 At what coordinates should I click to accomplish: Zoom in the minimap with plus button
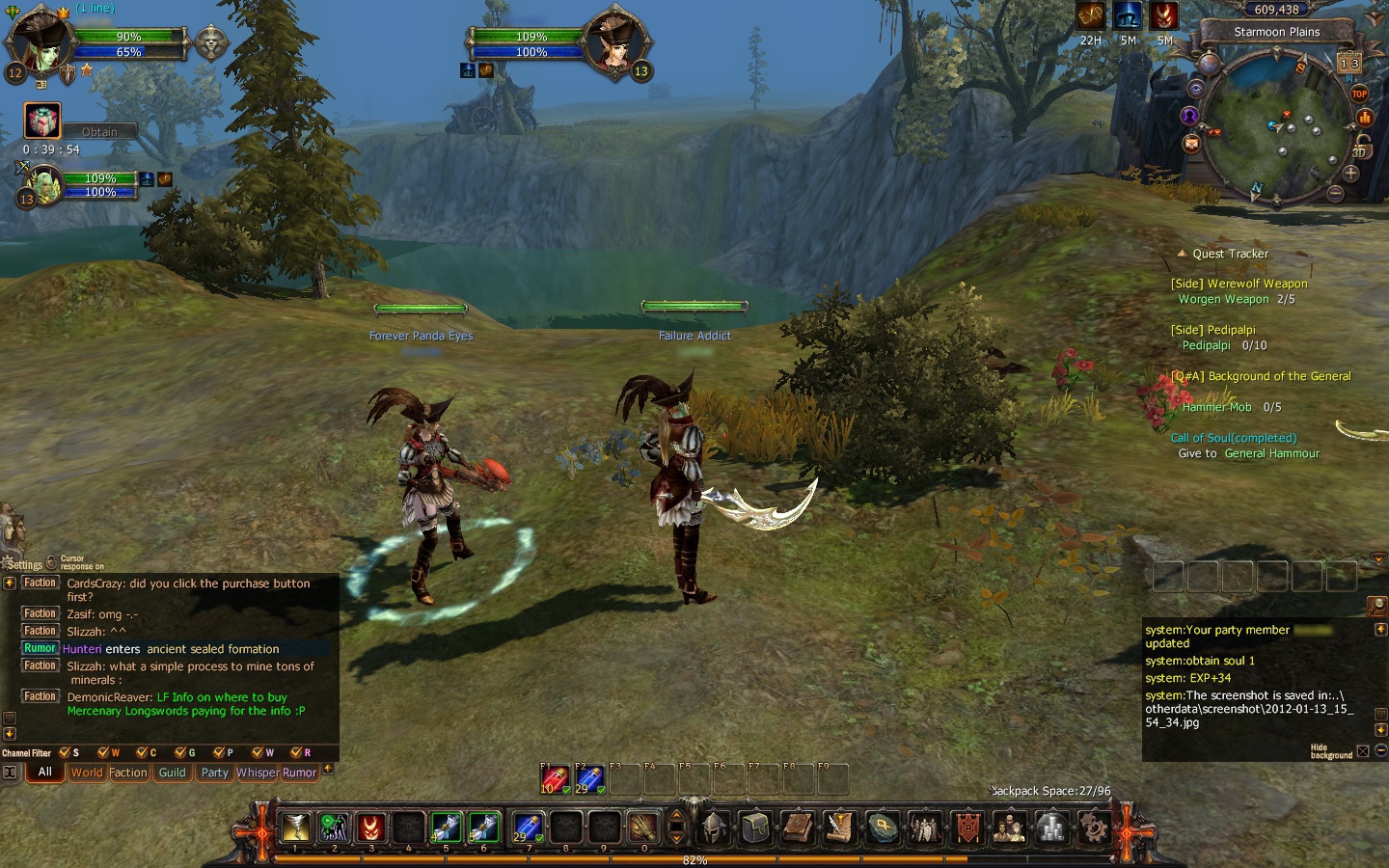[x=1350, y=174]
